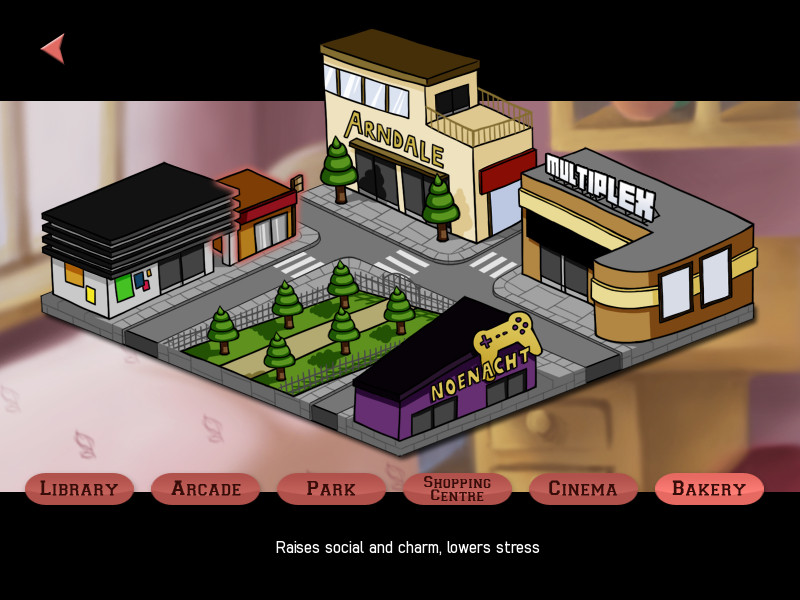Click the highlighted Bakery button
The image size is (800, 600).
(x=709, y=489)
